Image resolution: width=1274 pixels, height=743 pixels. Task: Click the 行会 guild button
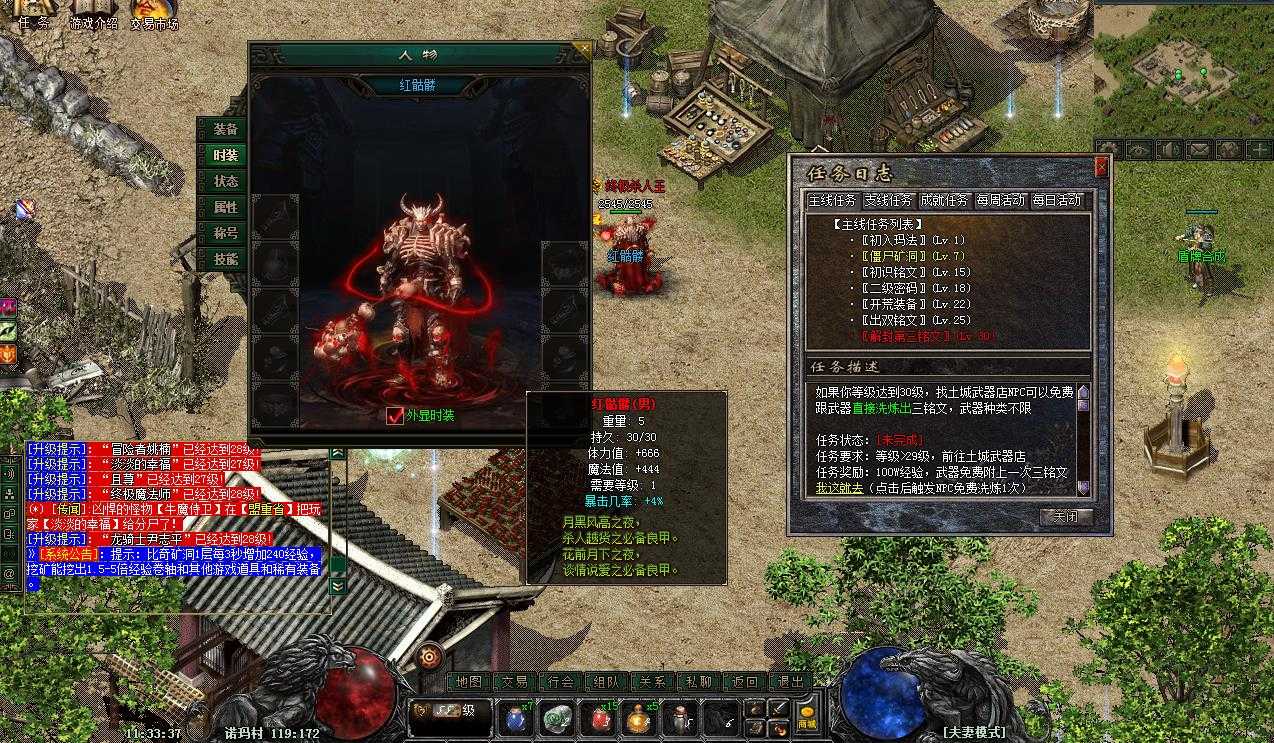(x=561, y=682)
